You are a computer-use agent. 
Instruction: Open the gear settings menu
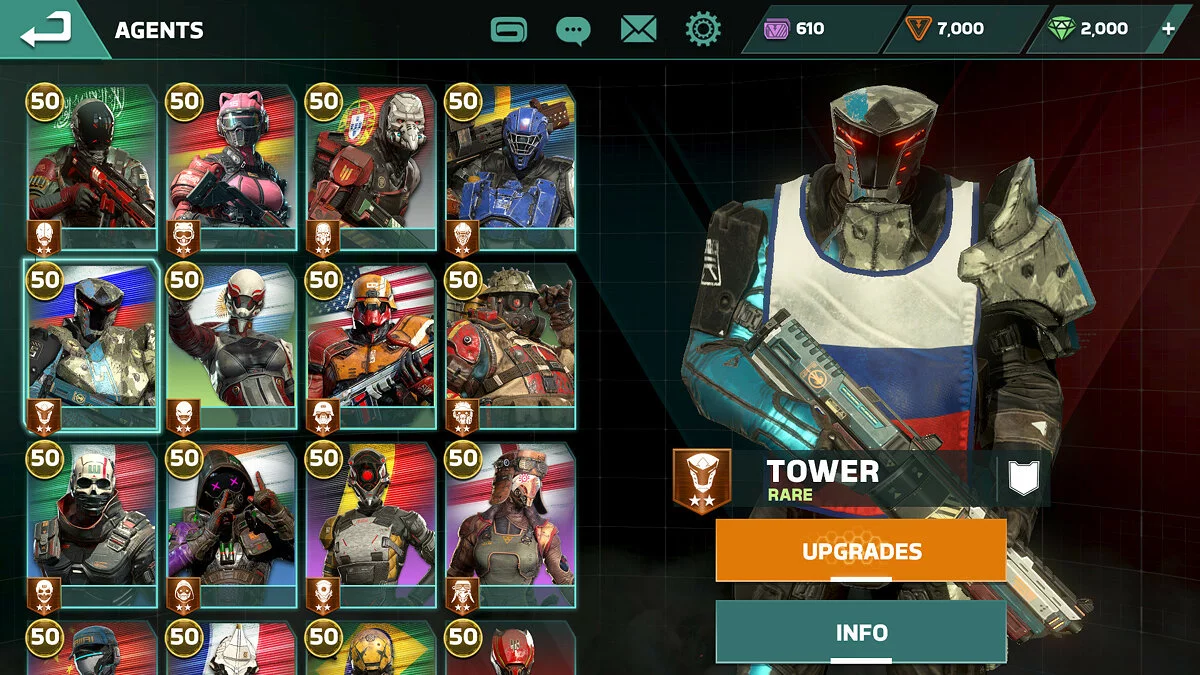tap(703, 29)
